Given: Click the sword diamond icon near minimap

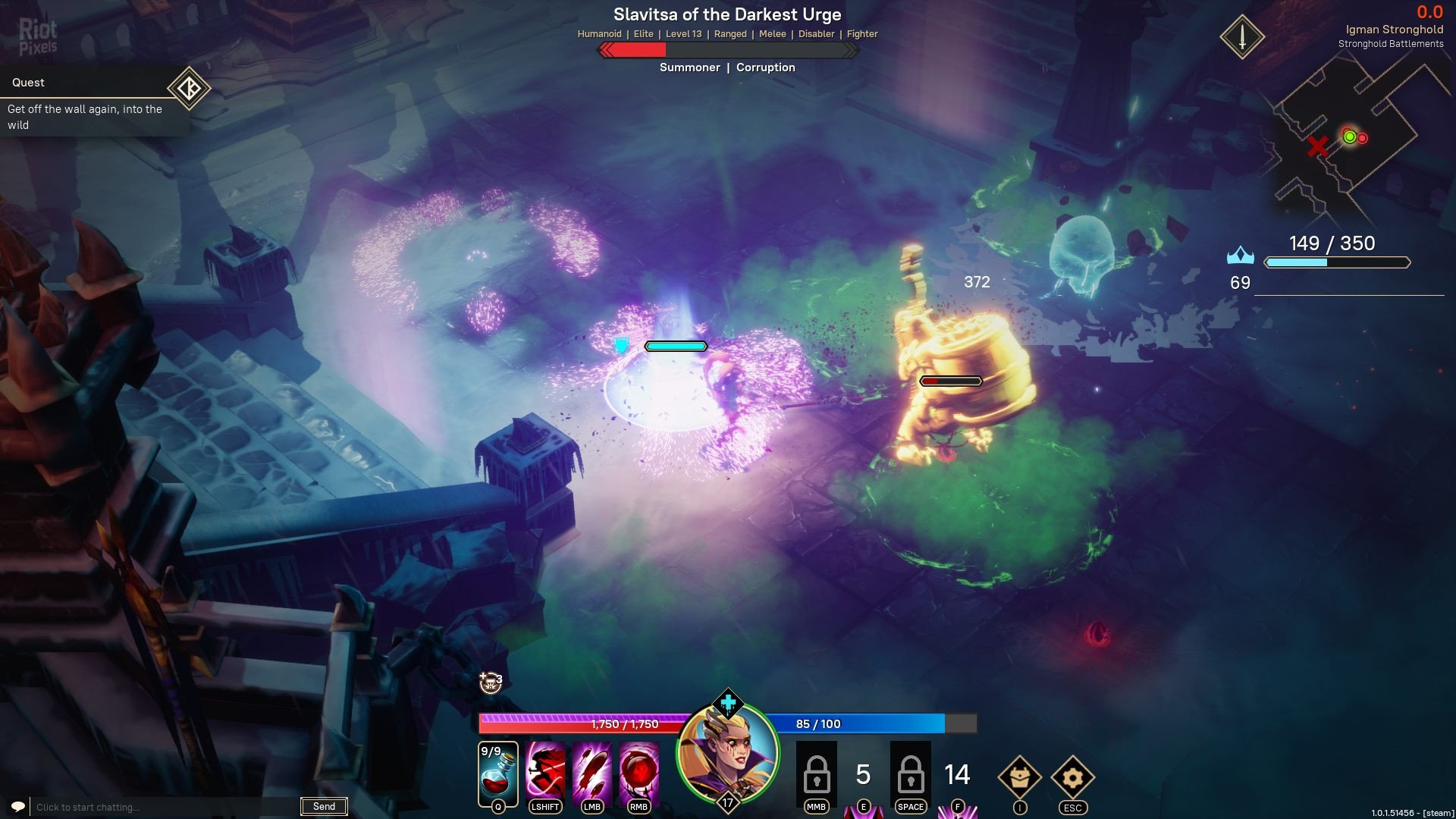Looking at the screenshot, I should [x=1241, y=36].
